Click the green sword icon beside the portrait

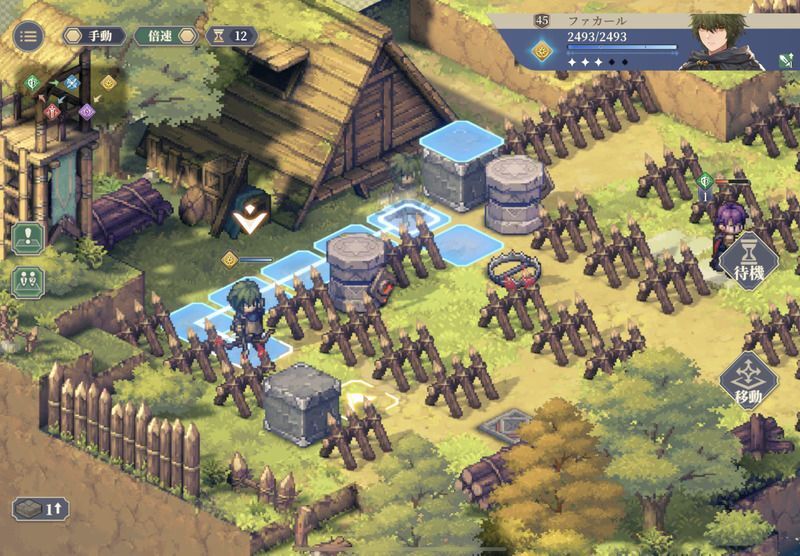click(786, 62)
